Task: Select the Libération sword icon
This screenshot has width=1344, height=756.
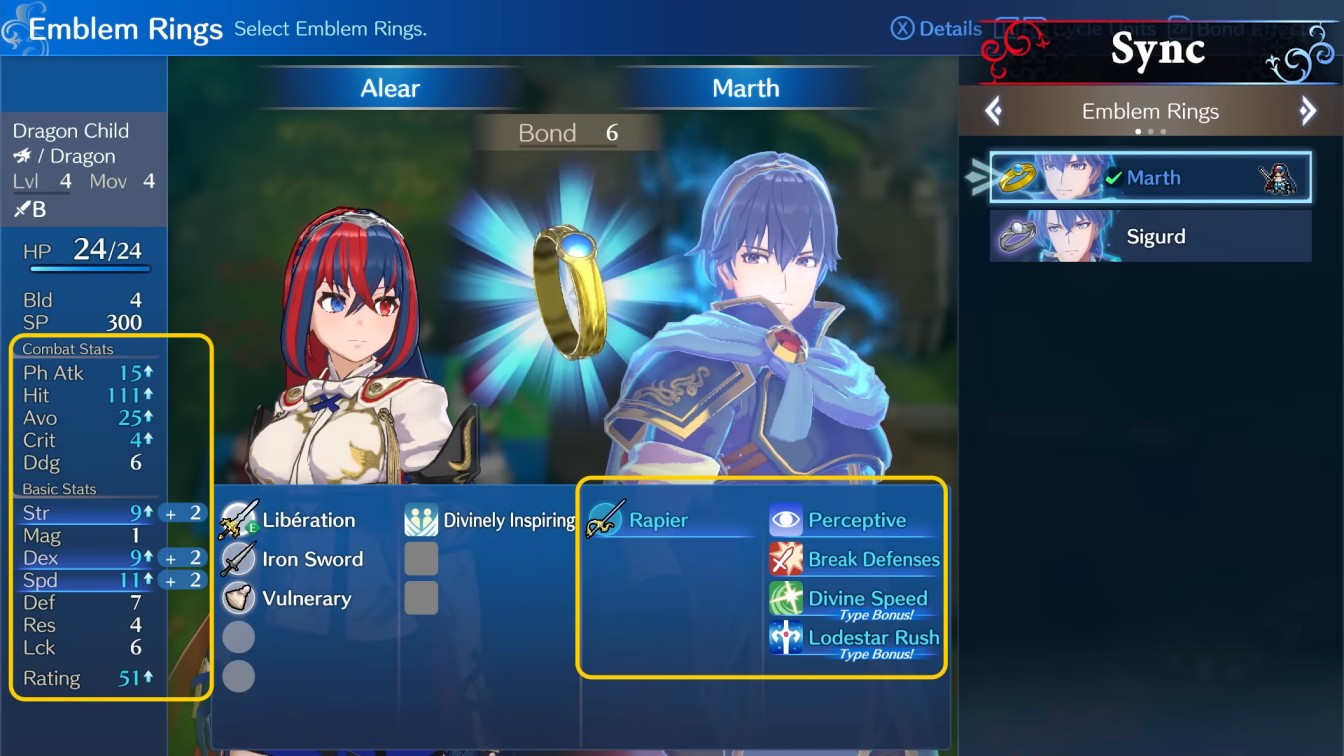Action: (x=240, y=520)
